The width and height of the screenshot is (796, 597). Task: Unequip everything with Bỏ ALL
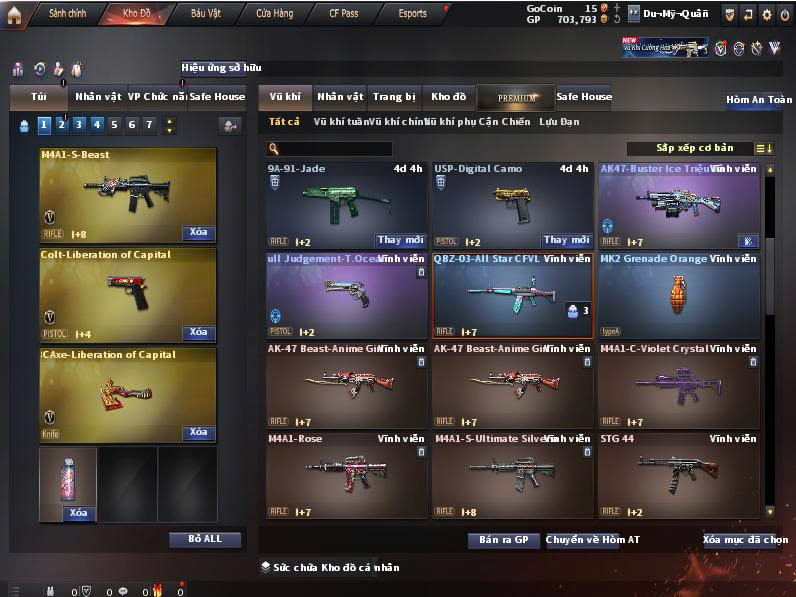tap(206, 539)
